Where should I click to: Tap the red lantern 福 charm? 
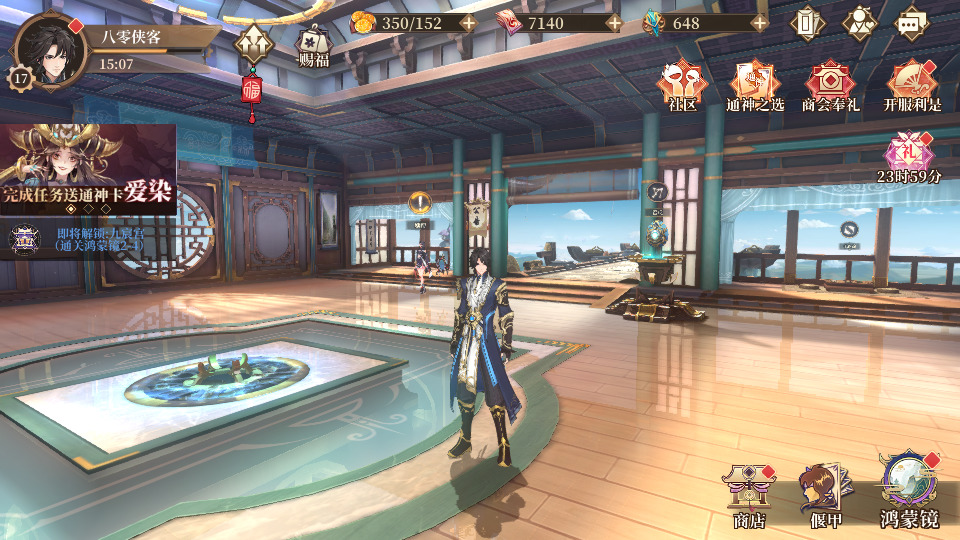pyautogui.click(x=251, y=91)
